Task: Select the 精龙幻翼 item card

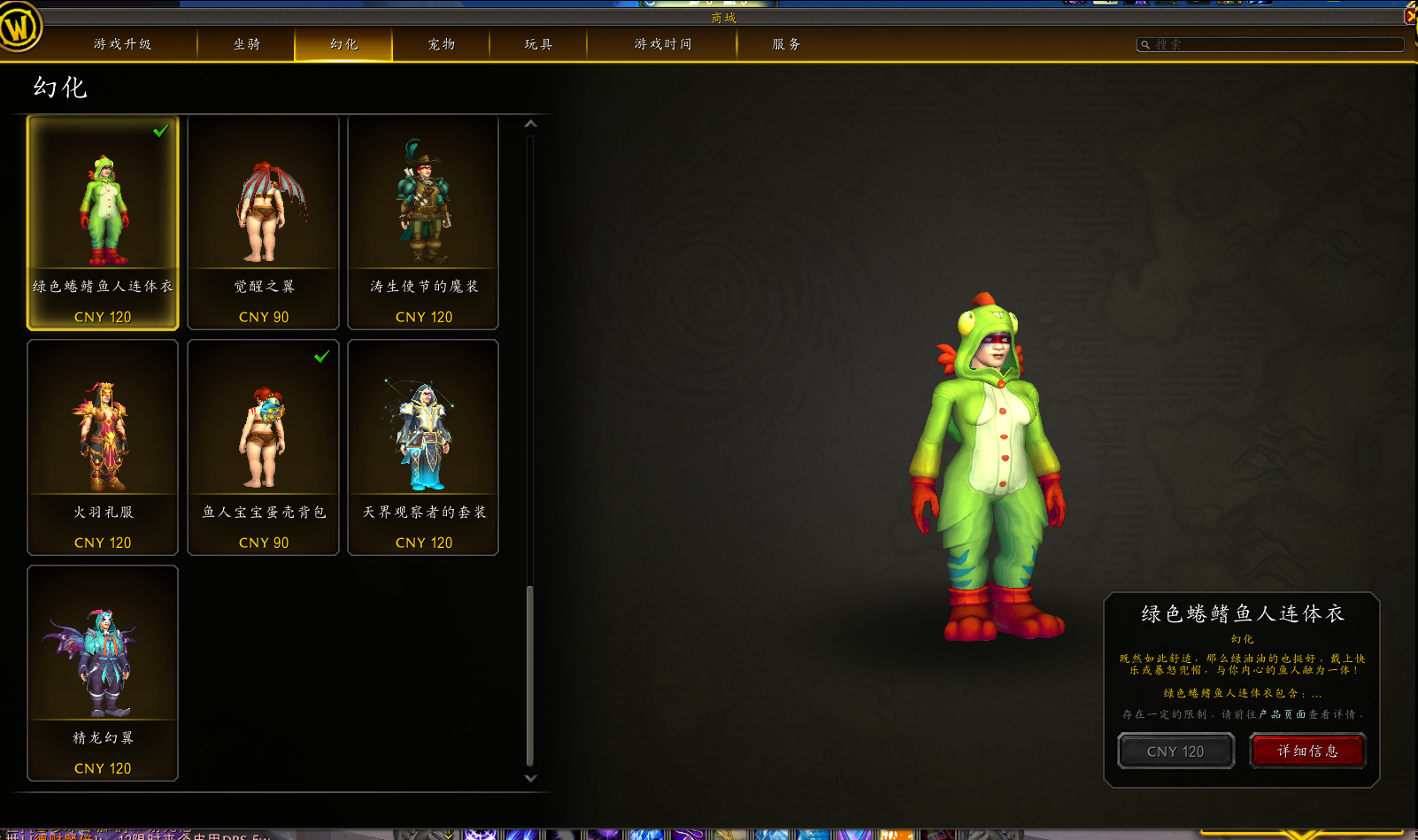Action: 103,673
